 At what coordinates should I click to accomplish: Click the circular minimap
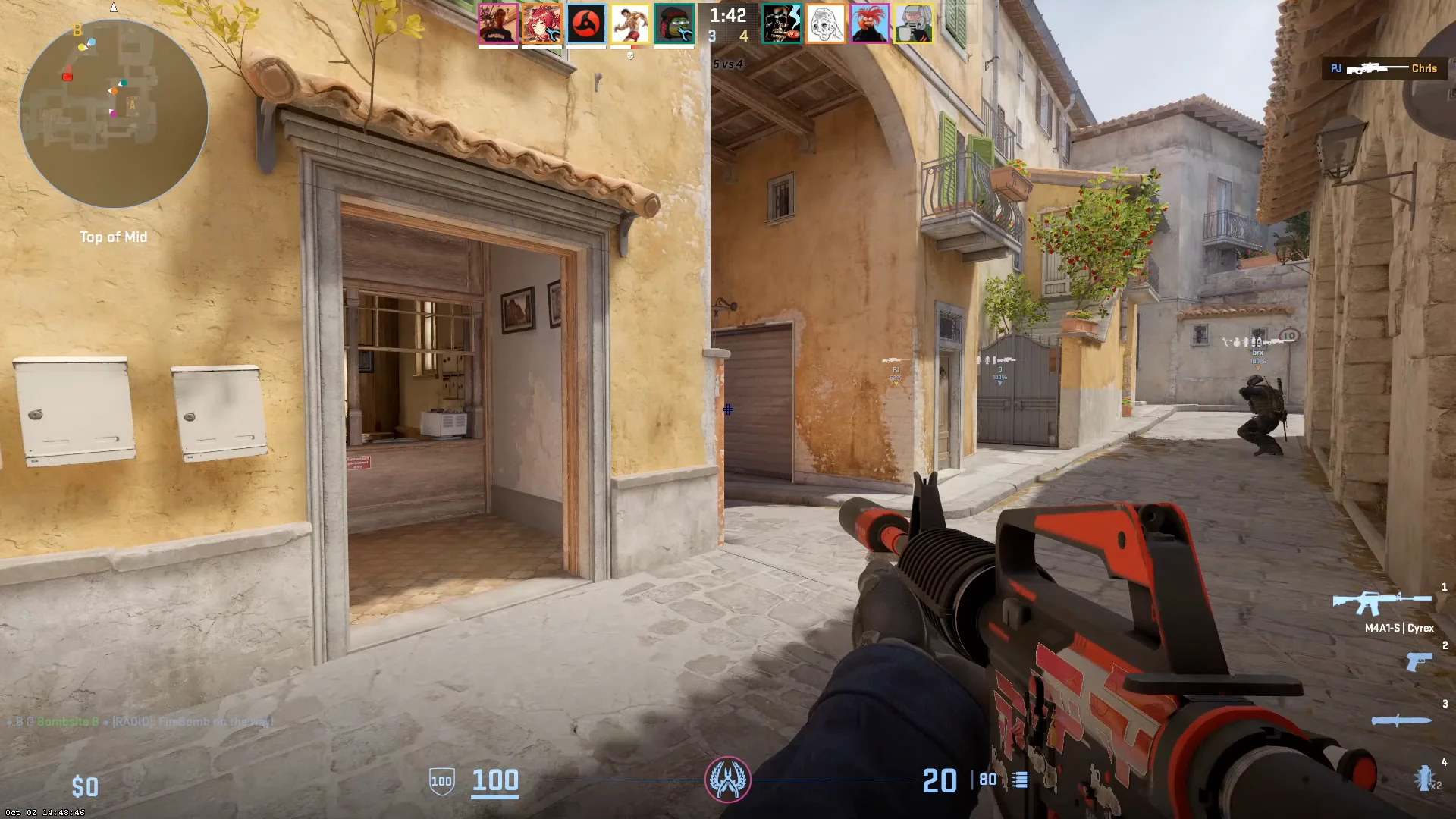point(114,114)
